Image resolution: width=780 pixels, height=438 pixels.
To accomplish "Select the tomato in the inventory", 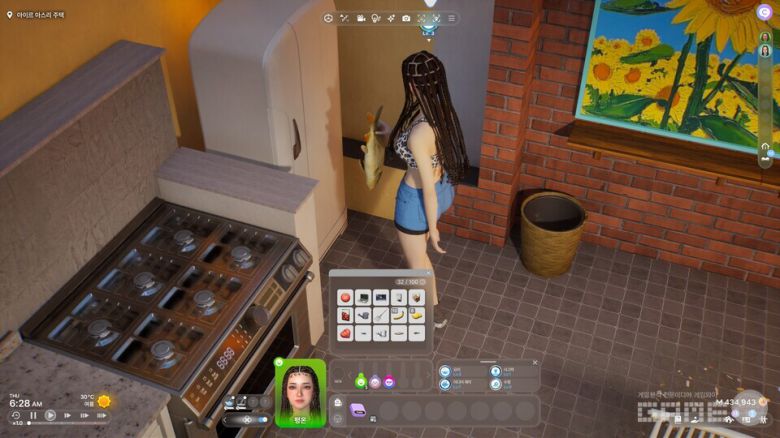I will click(345, 297).
